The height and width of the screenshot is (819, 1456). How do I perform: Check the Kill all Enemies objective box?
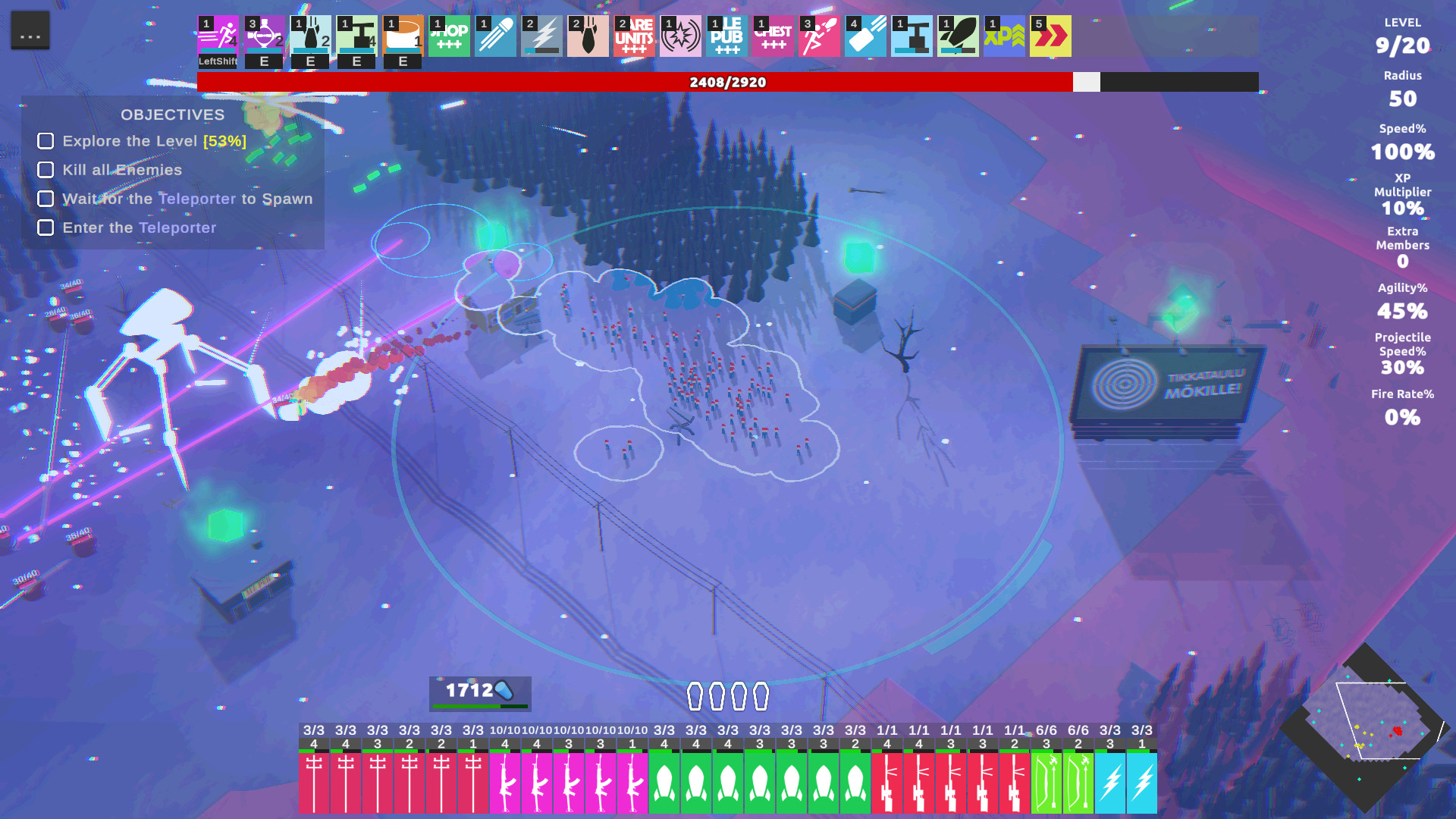pyautogui.click(x=45, y=170)
